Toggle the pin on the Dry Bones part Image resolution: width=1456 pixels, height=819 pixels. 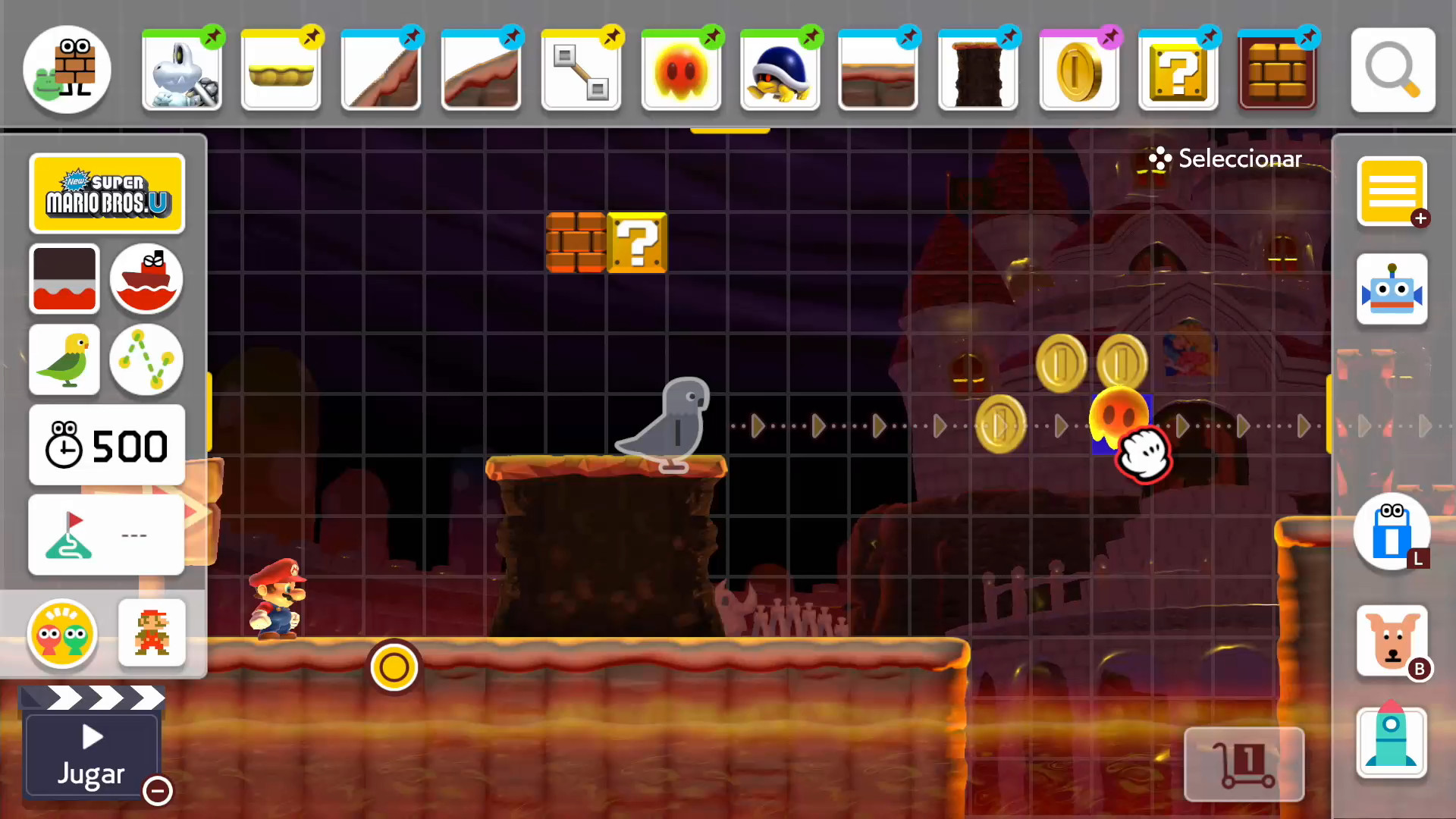[212, 36]
